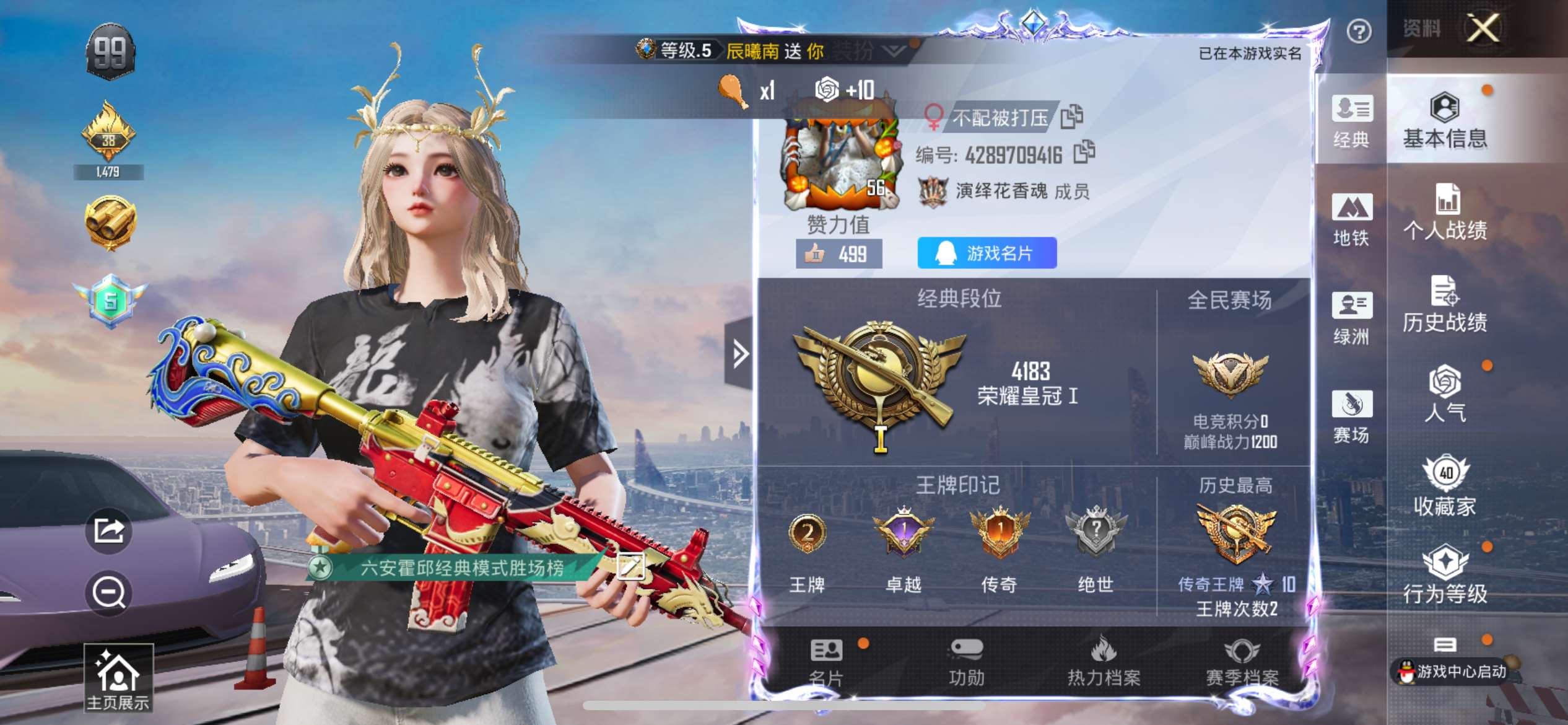Copy the player ID number

1084,152
